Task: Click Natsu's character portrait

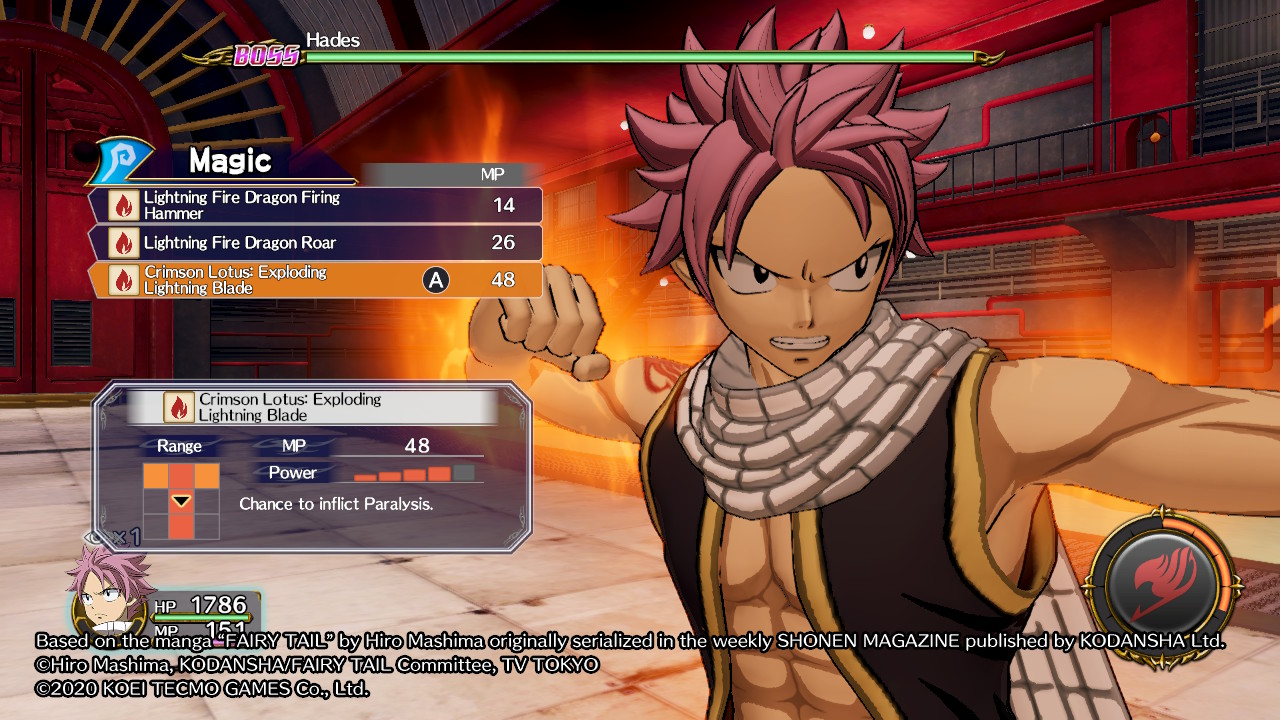Action: tap(108, 595)
